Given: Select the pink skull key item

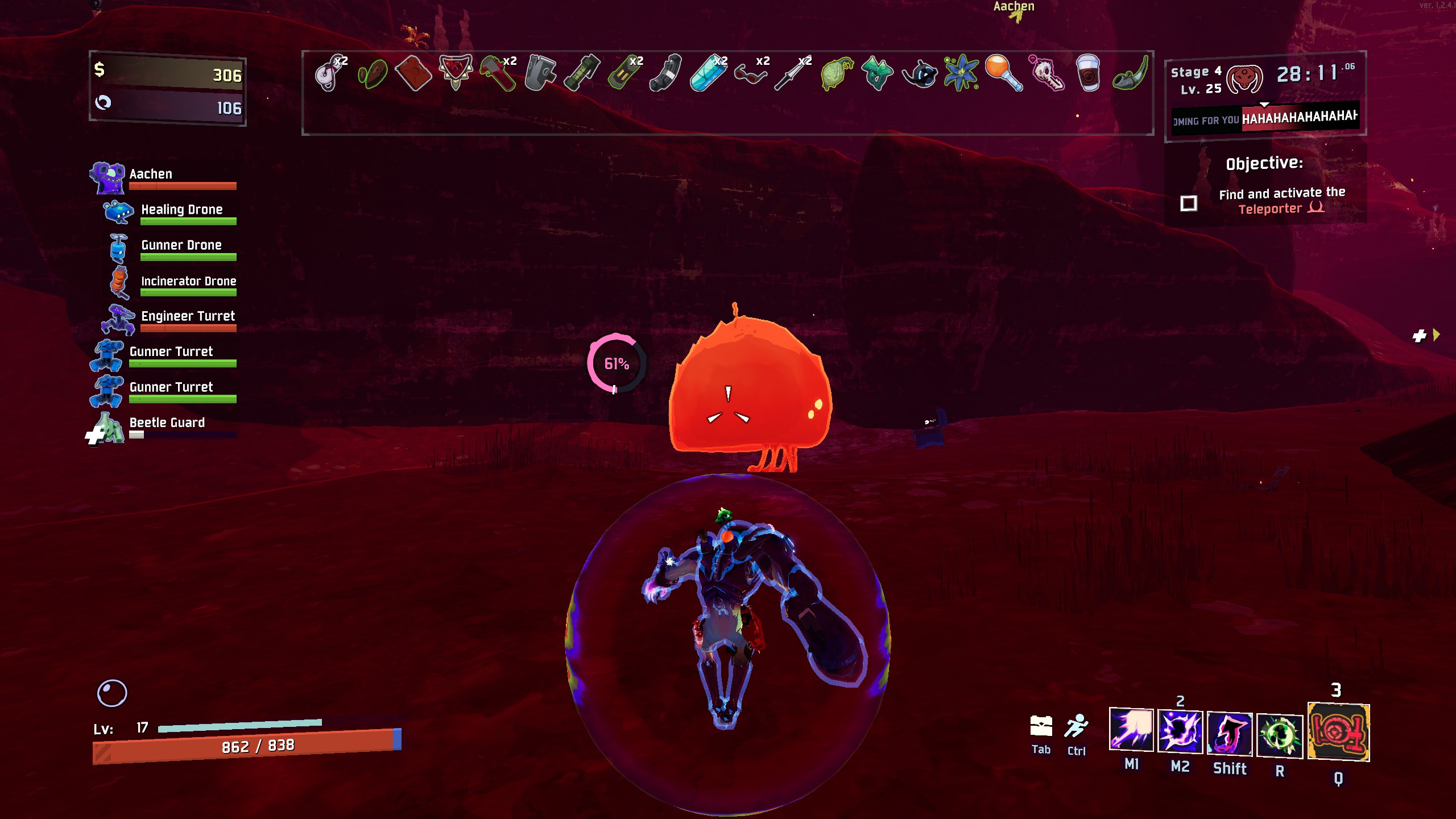Looking at the screenshot, I should click(1046, 73).
